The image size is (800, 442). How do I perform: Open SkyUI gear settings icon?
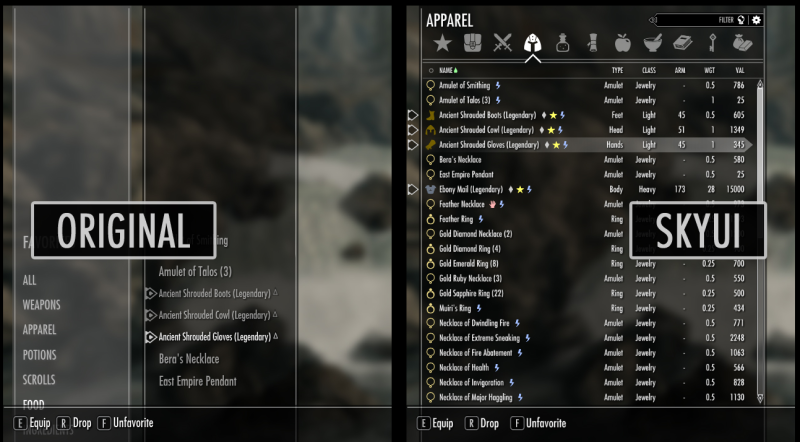(x=756, y=19)
